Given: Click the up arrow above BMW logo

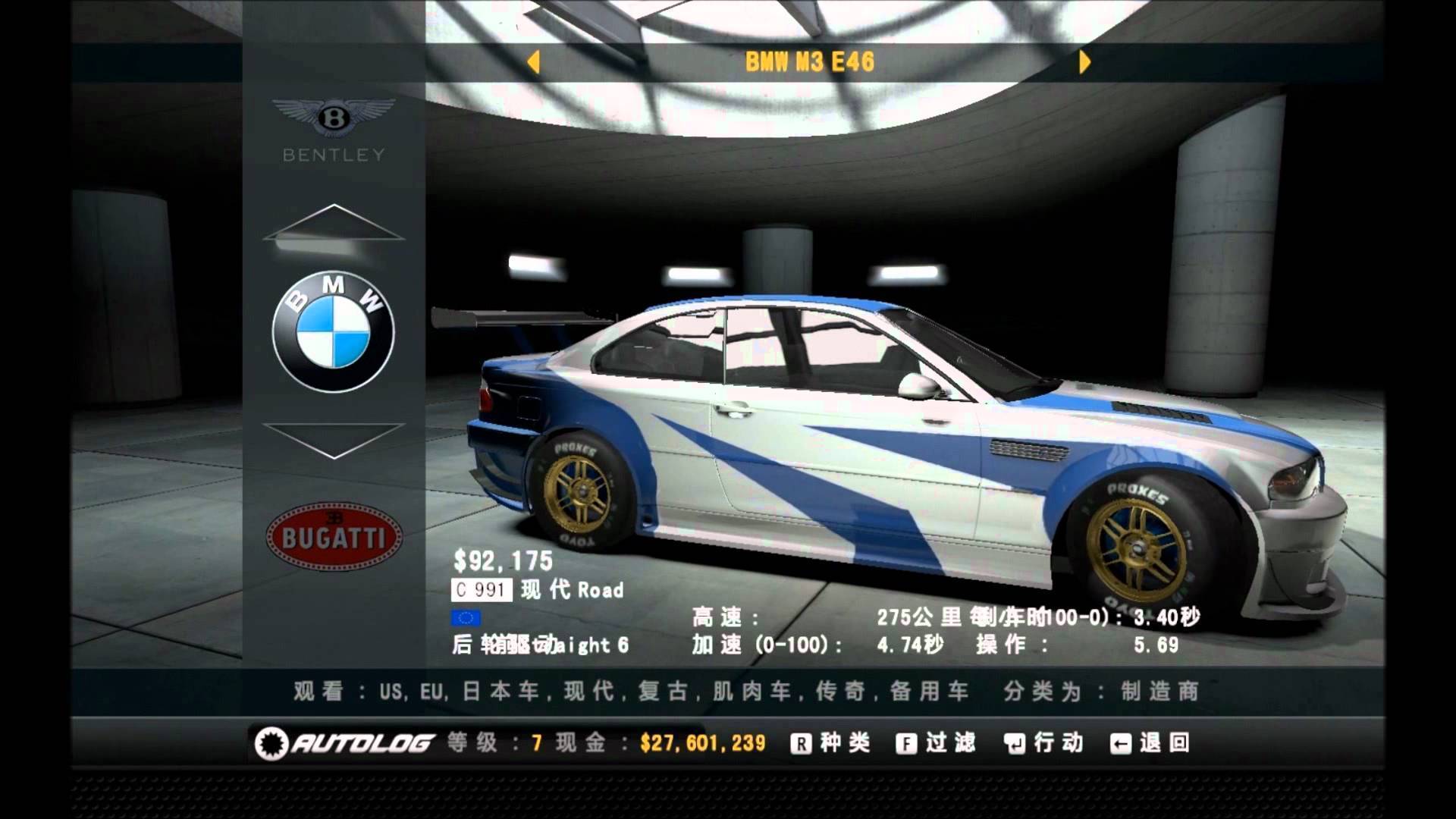Looking at the screenshot, I should click(334, 222).
